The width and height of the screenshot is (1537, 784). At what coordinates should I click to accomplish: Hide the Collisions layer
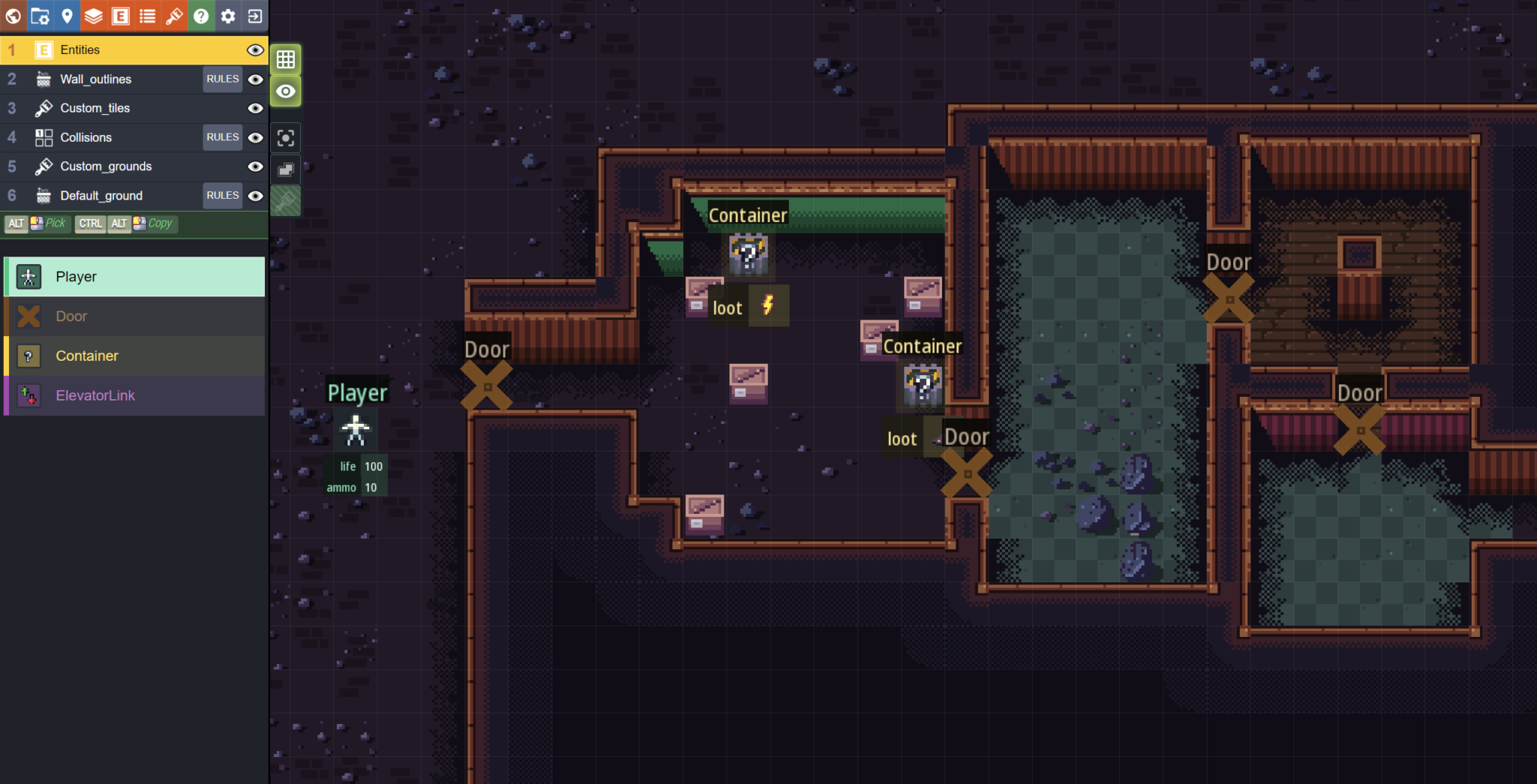(x=255, y=137)
